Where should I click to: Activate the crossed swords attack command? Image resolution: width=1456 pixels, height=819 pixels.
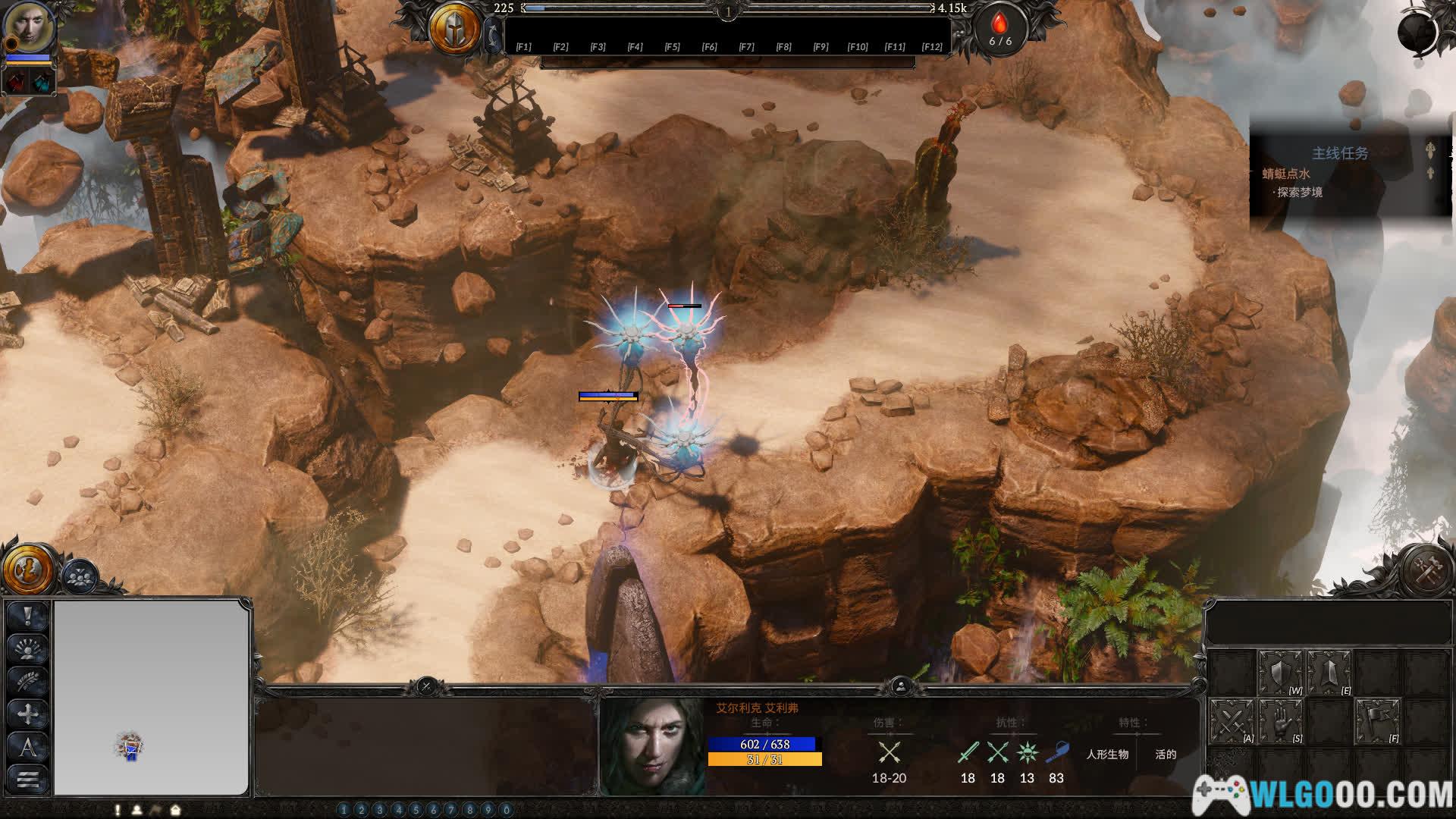(1232, 721)
